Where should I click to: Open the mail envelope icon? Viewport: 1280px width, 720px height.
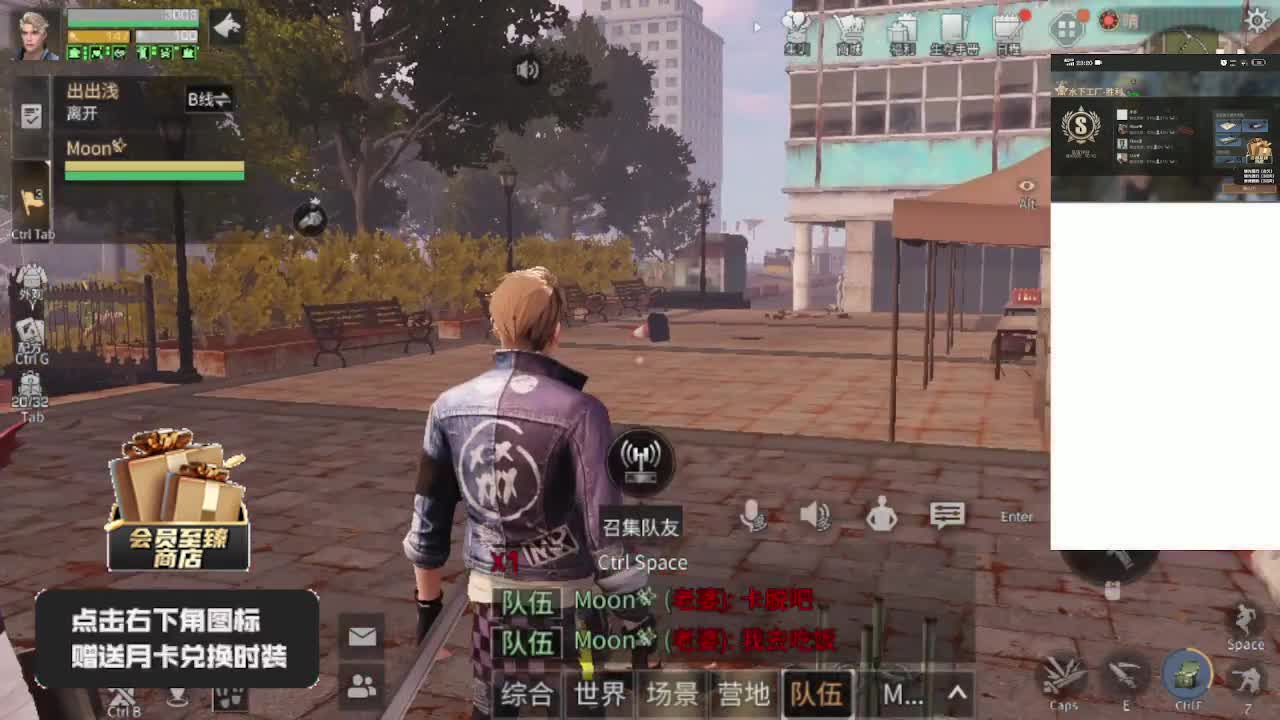(x=360, y=635)
